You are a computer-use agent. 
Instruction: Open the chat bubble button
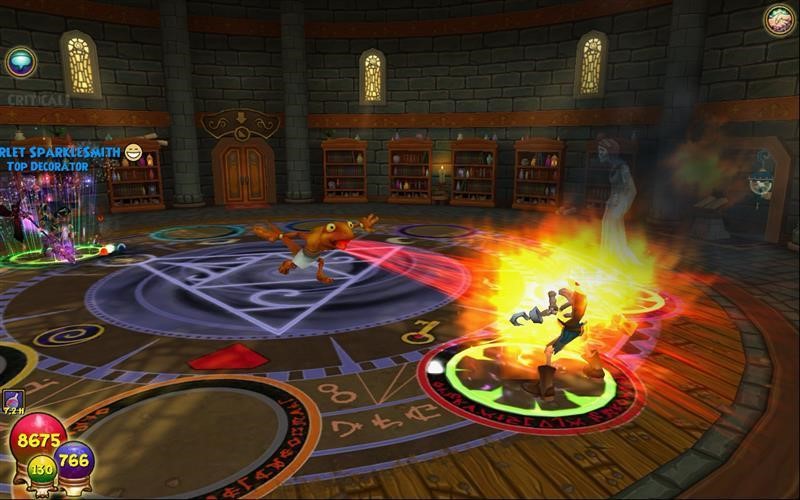[20, 62]
